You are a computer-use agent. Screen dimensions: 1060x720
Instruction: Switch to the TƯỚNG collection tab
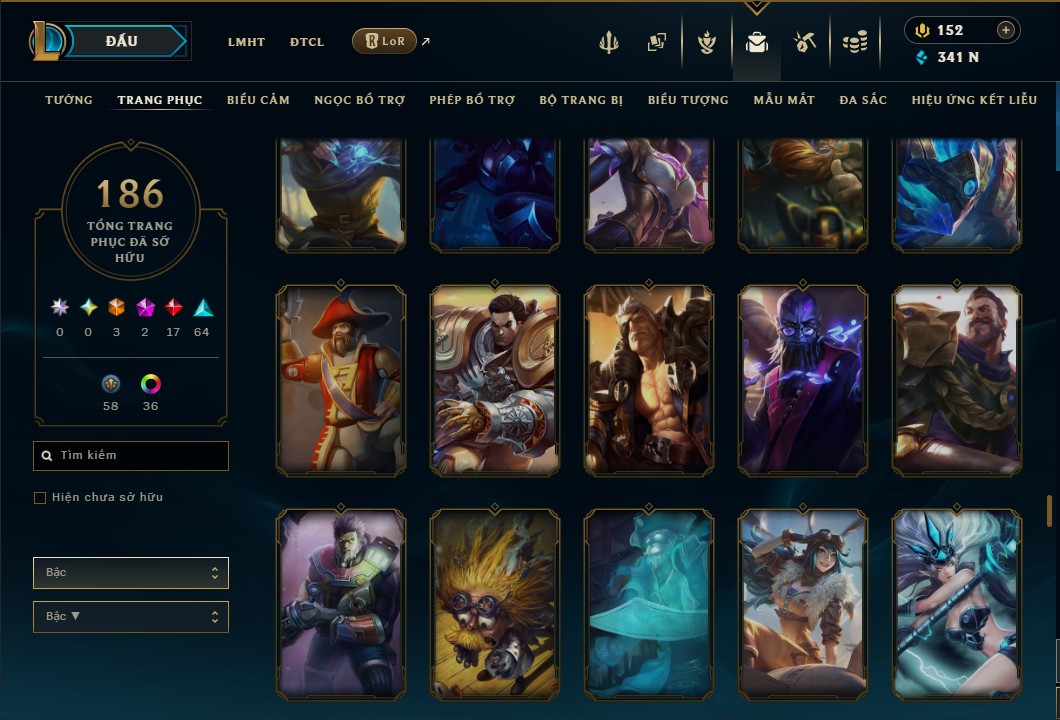click(69, 100)
